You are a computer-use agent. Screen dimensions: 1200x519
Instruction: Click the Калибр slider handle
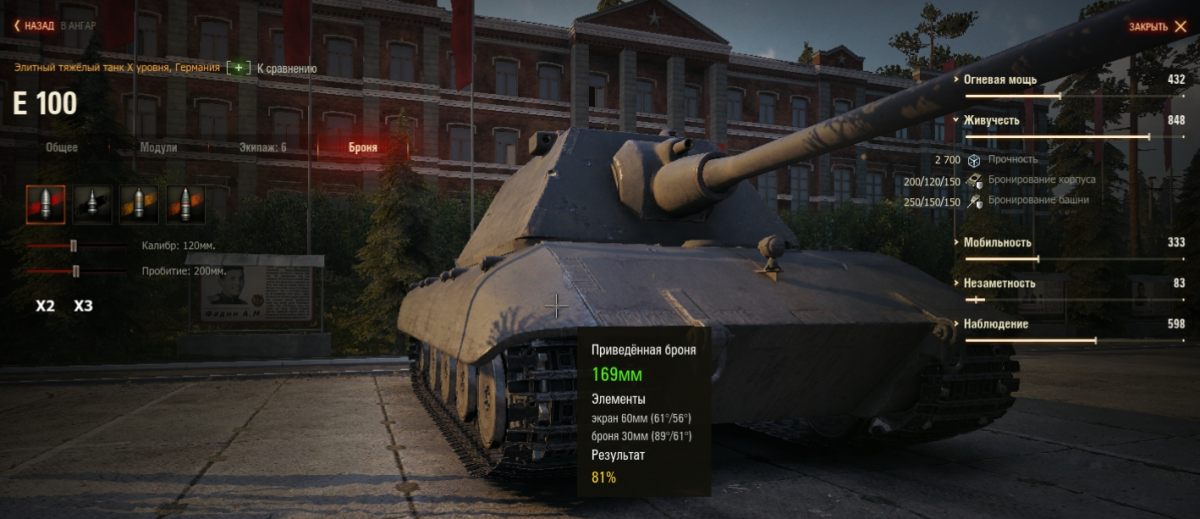(73, 245)
